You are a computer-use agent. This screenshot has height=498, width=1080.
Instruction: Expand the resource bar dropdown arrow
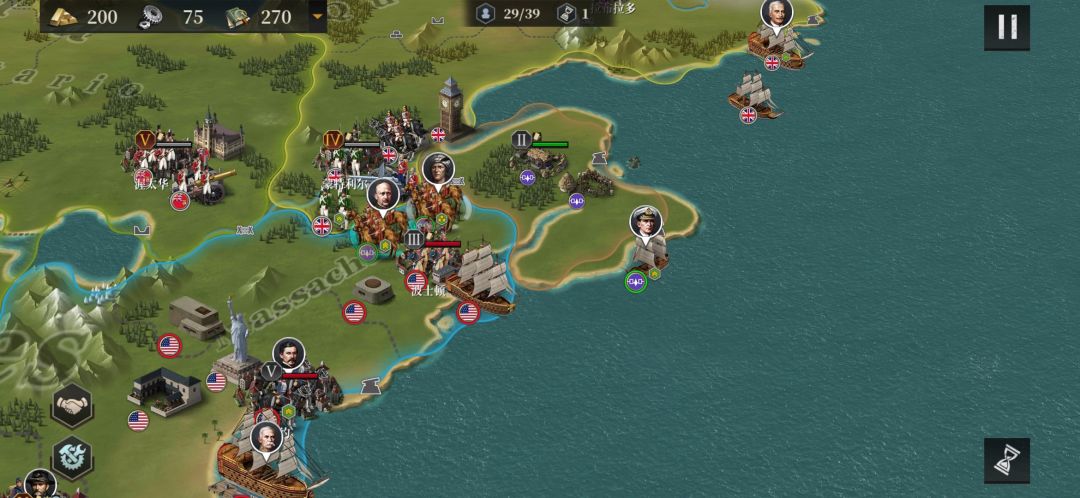[318, 16]
